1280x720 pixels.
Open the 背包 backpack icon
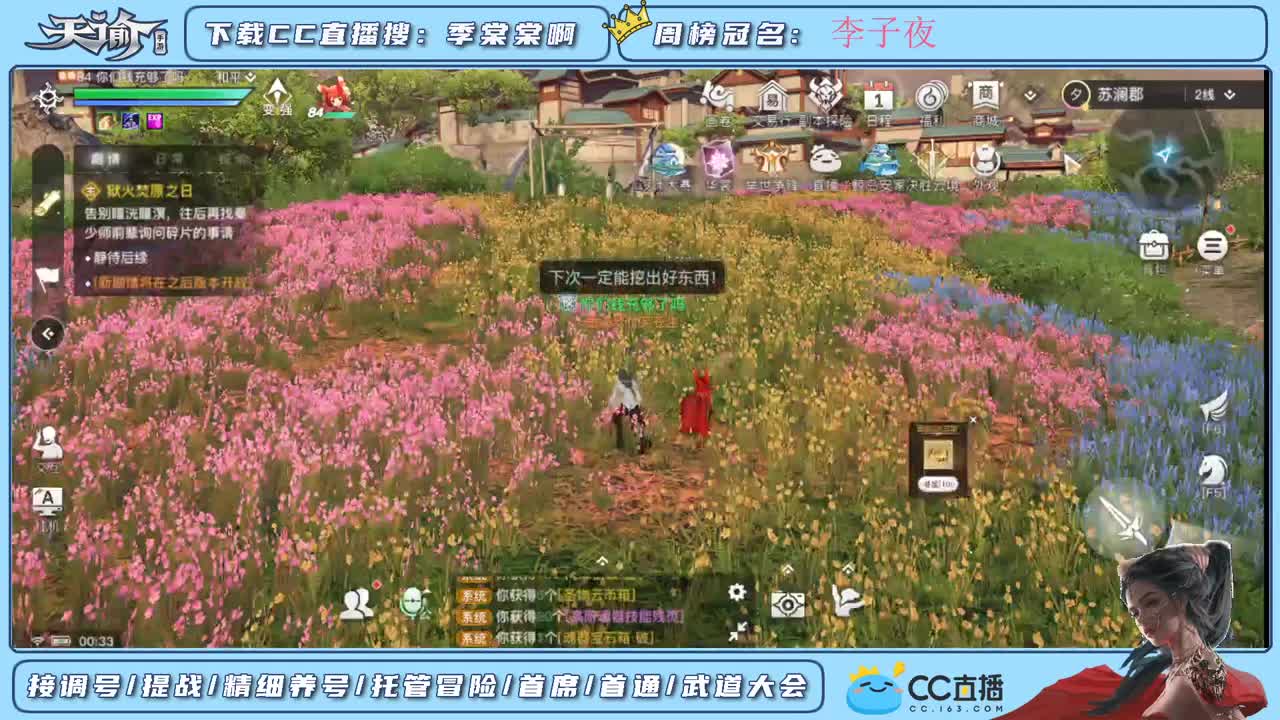click(x=1154, y=245)
